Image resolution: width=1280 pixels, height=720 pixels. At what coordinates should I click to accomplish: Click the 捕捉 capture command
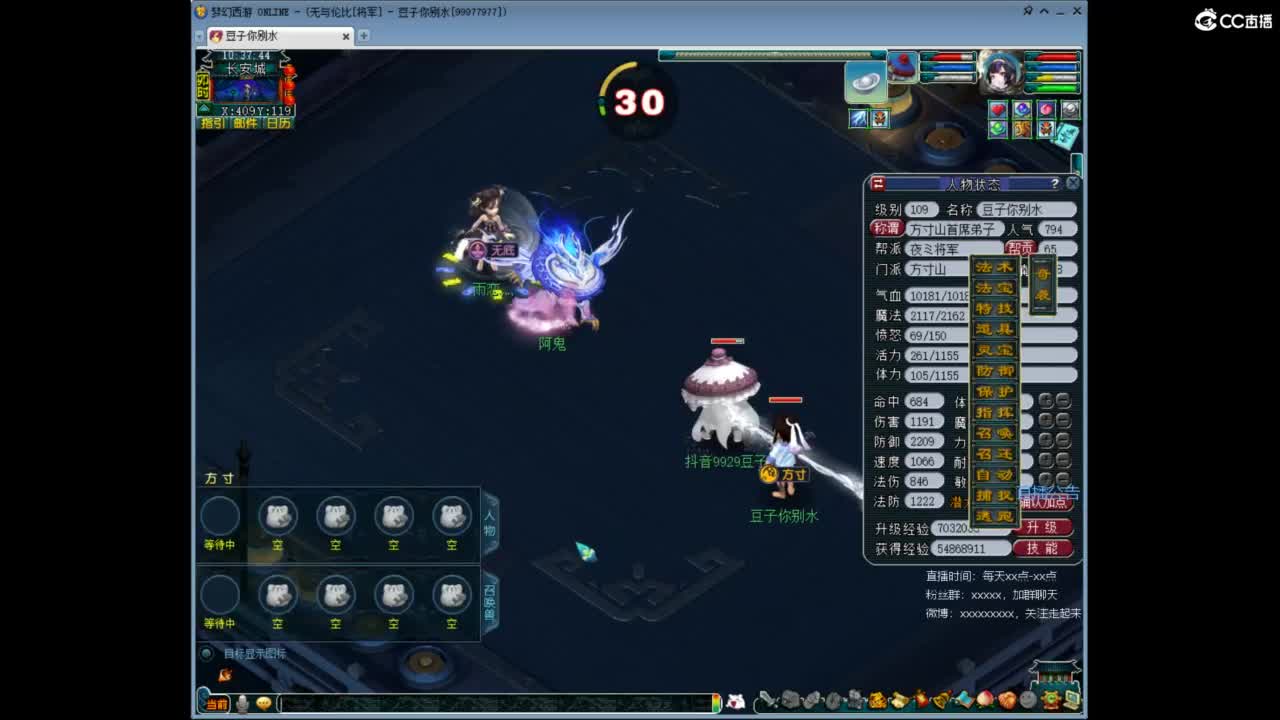[x=997, y=495]
